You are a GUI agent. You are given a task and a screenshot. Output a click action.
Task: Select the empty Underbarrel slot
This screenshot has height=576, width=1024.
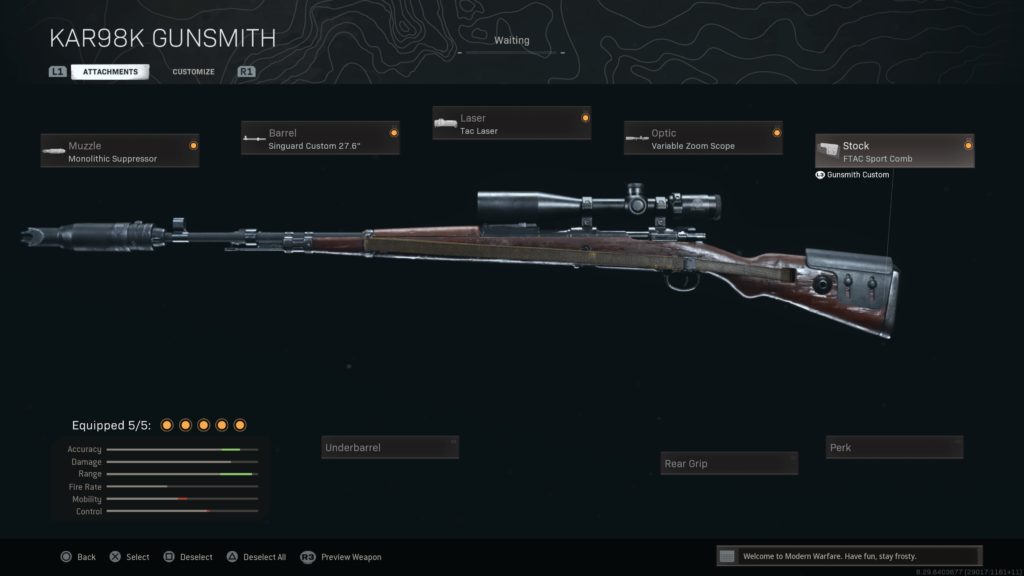tap(390, 447)
